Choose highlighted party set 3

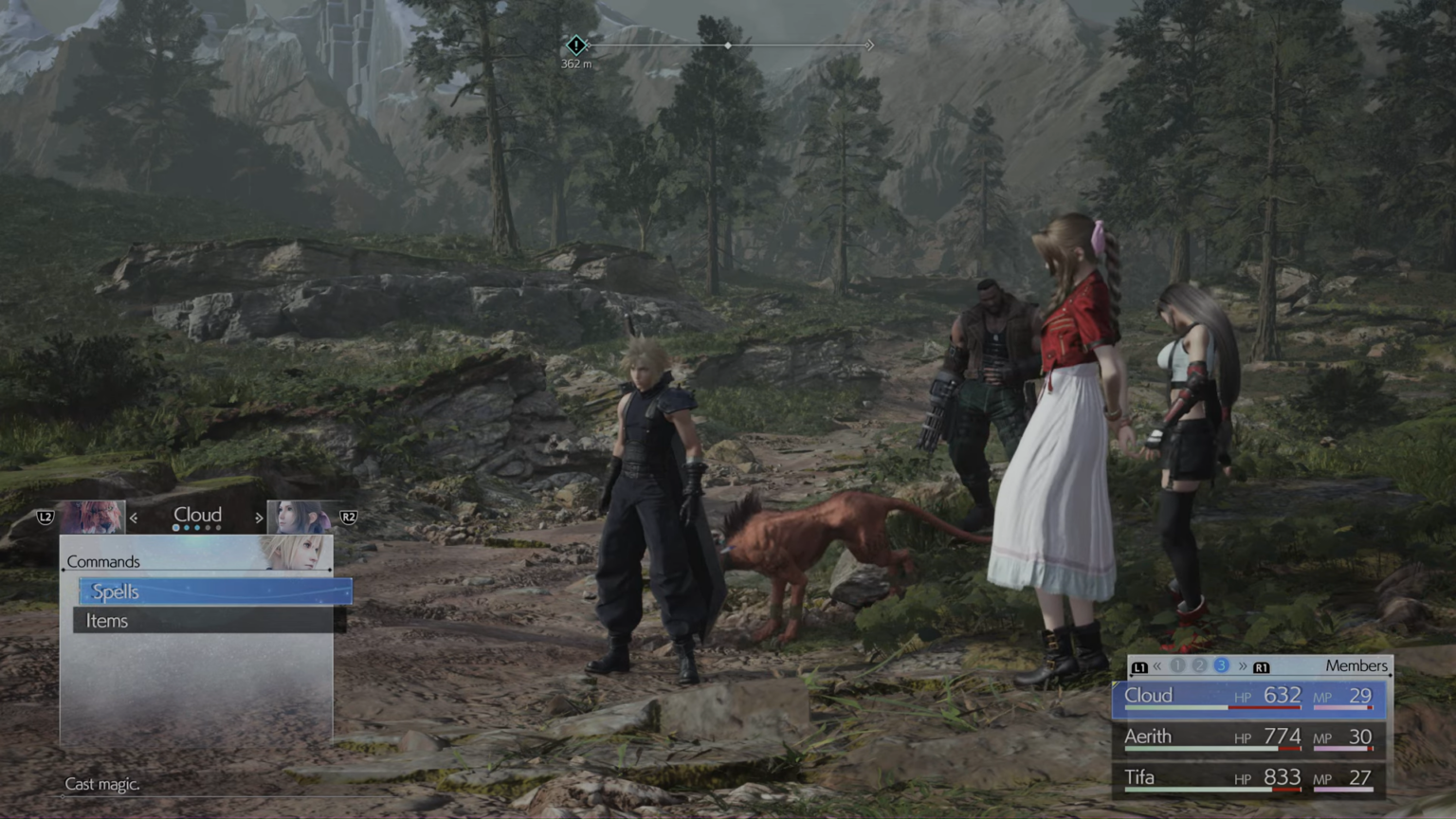[1221, 666]
